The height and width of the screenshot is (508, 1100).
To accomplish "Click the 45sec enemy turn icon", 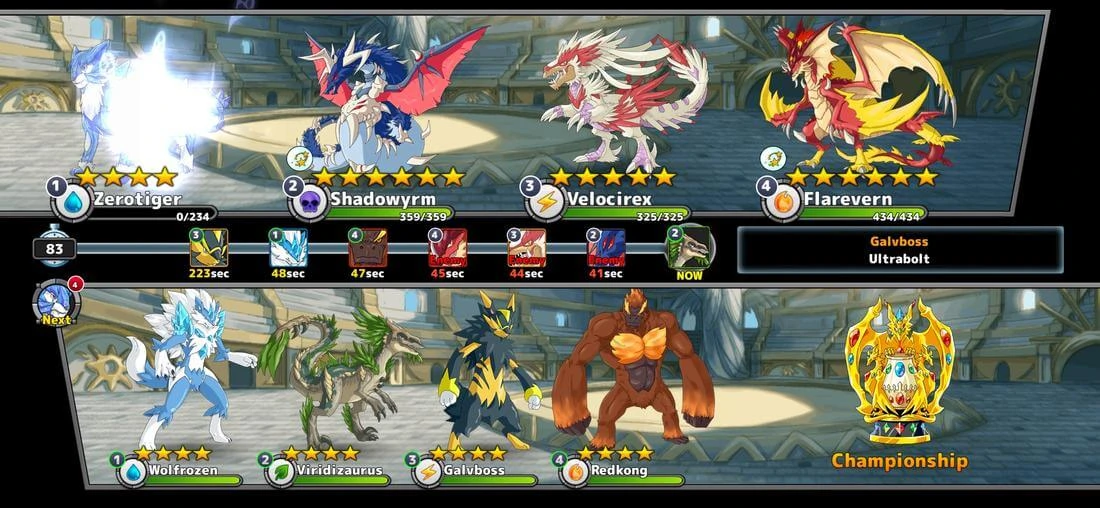I will tap(447, 248).
